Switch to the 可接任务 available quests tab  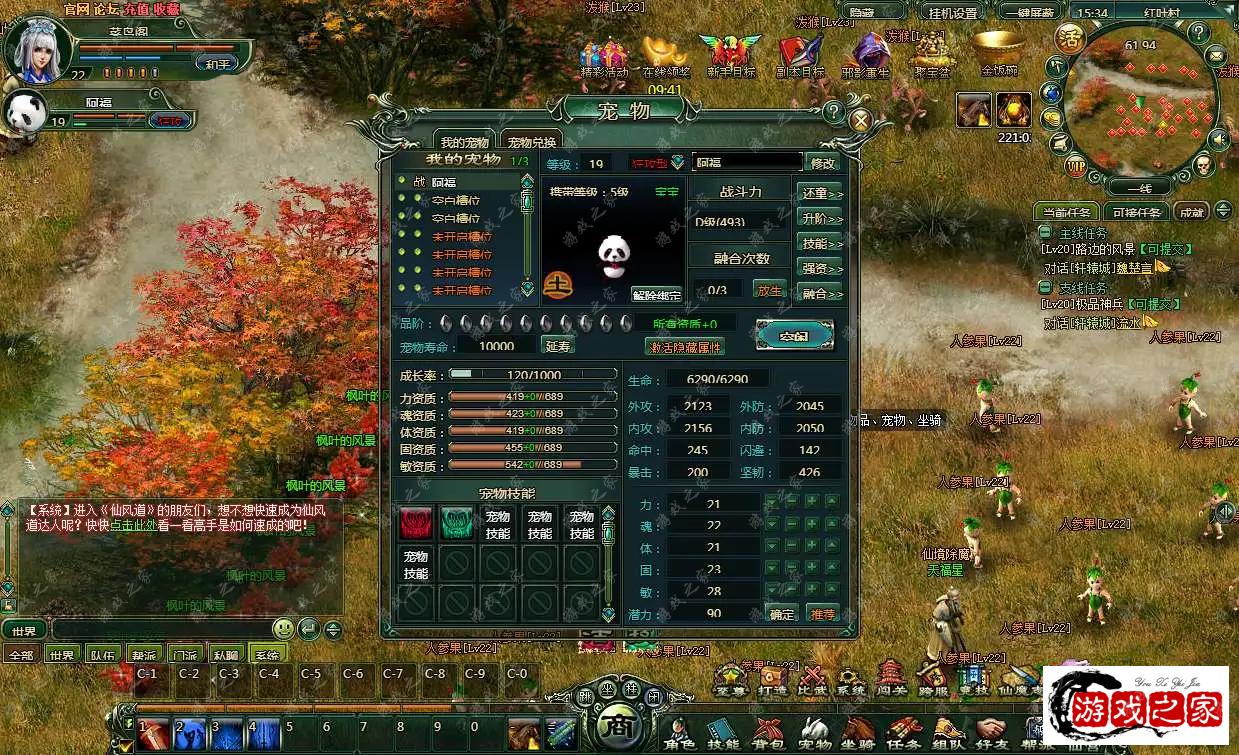point(1137,212)
